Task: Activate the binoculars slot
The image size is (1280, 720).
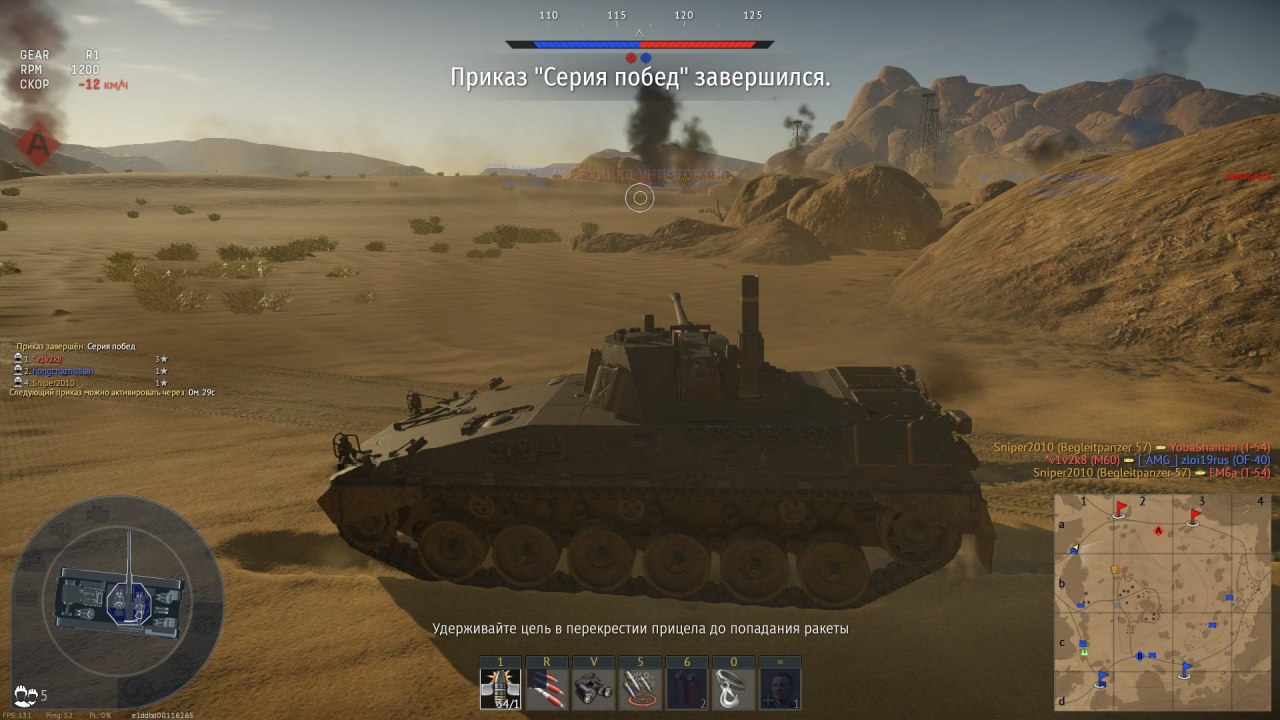Action: [594, 689]
